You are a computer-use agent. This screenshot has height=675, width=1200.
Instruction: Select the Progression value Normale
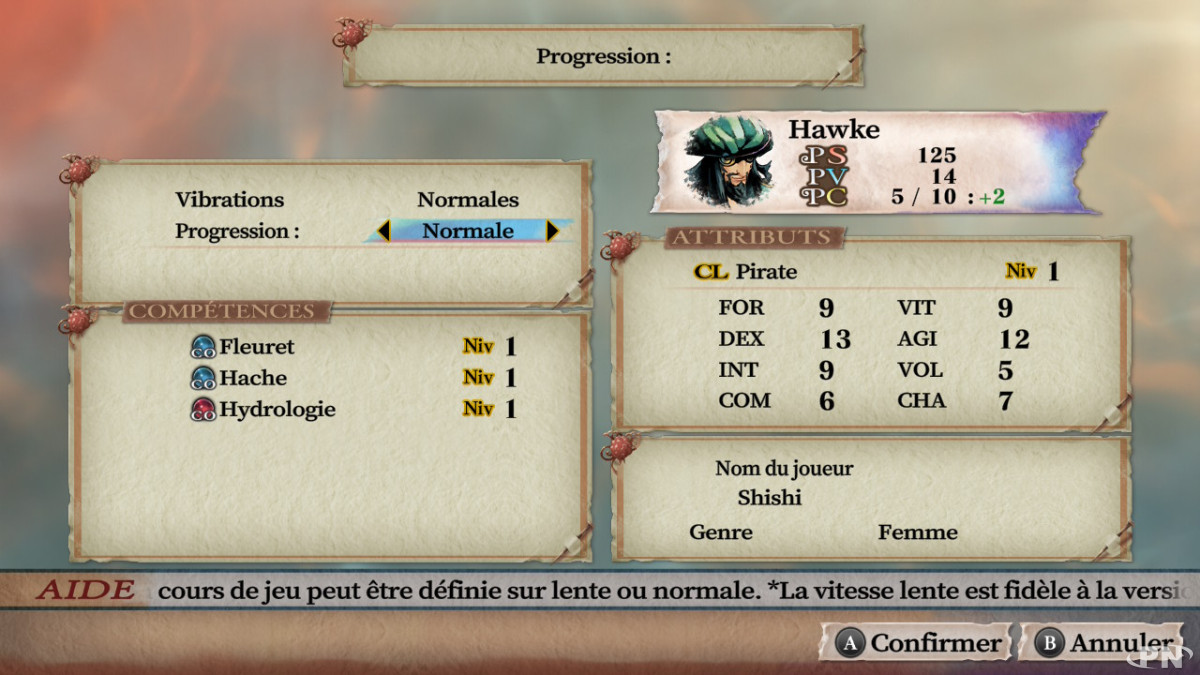click(467, 231)
